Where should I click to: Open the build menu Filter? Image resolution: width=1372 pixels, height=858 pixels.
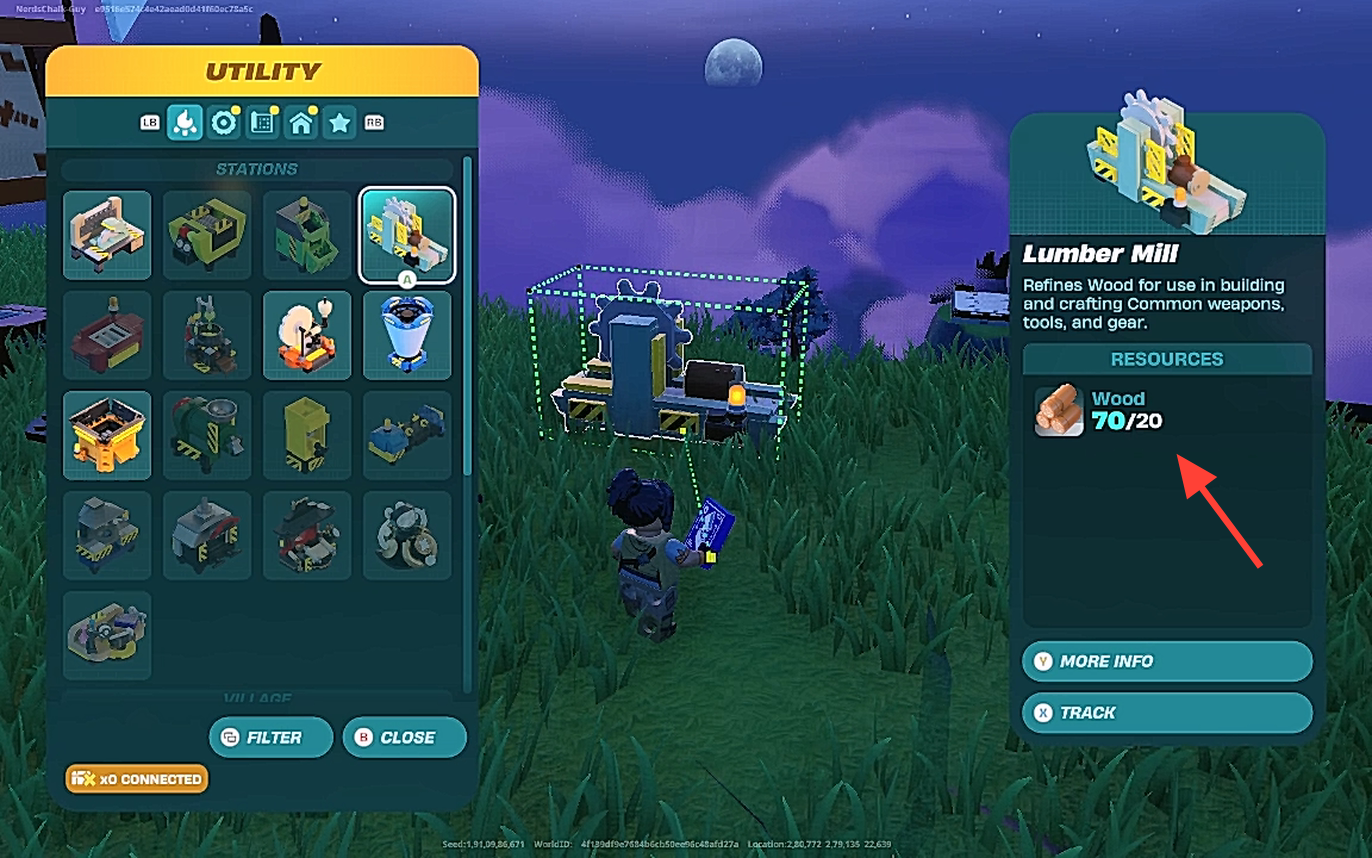pyautogui.click(x=271, y=737)
